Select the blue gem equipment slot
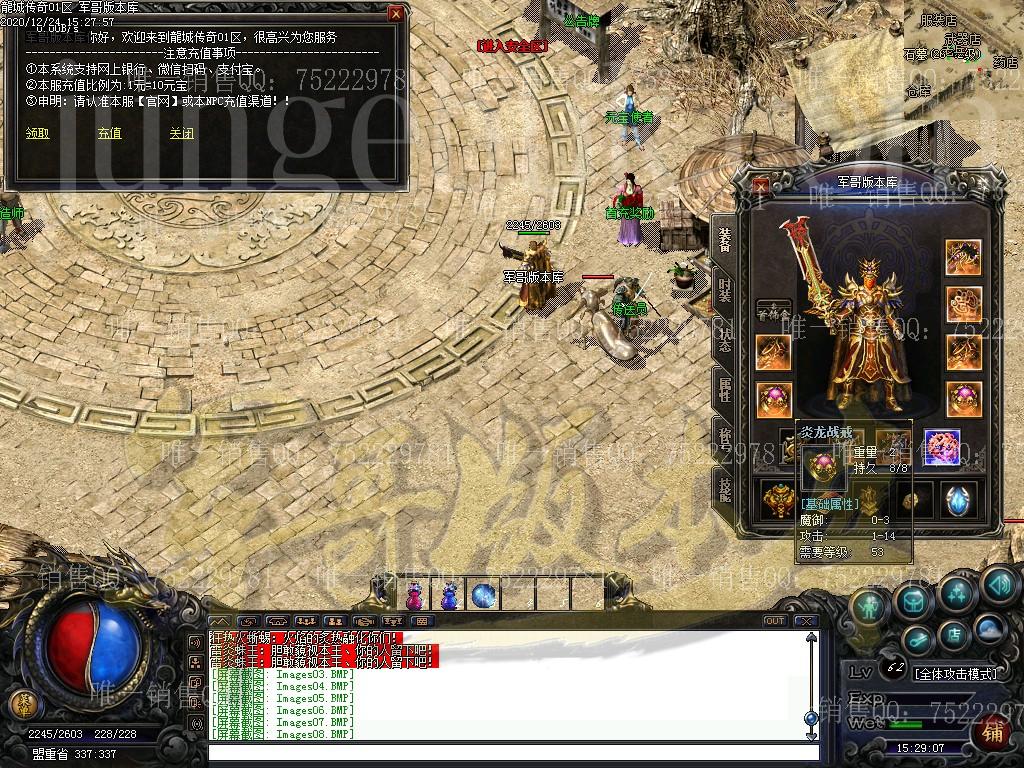Viewport: 1024px width, 768px height. tap(959, 499)
